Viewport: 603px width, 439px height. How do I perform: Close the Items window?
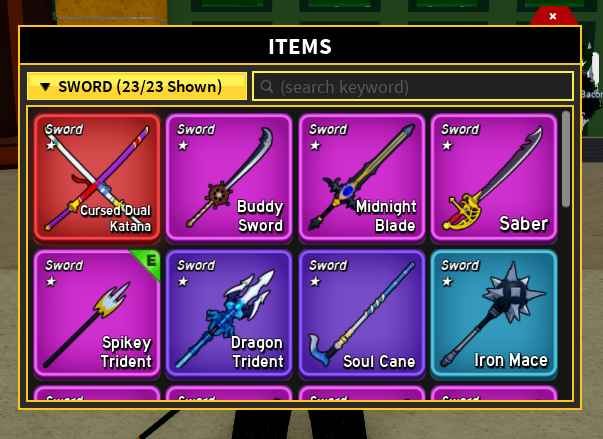click(x=553, y=16)
